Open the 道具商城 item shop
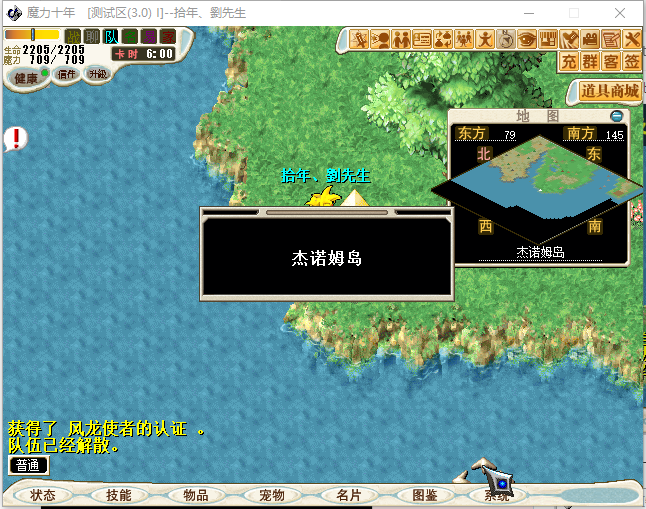This screenshot has width=646, height=509. click(x=609, y=91)
